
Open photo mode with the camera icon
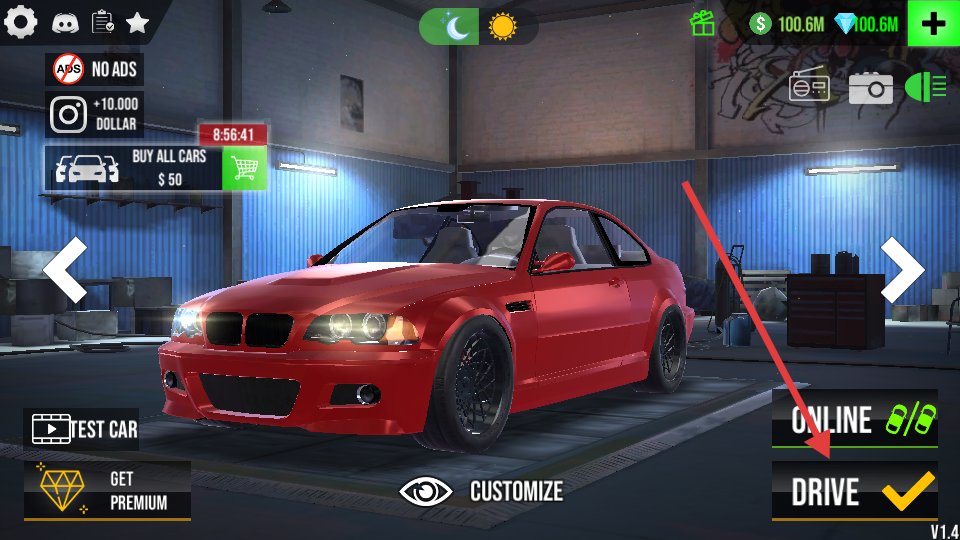click(x=870, y=88)
